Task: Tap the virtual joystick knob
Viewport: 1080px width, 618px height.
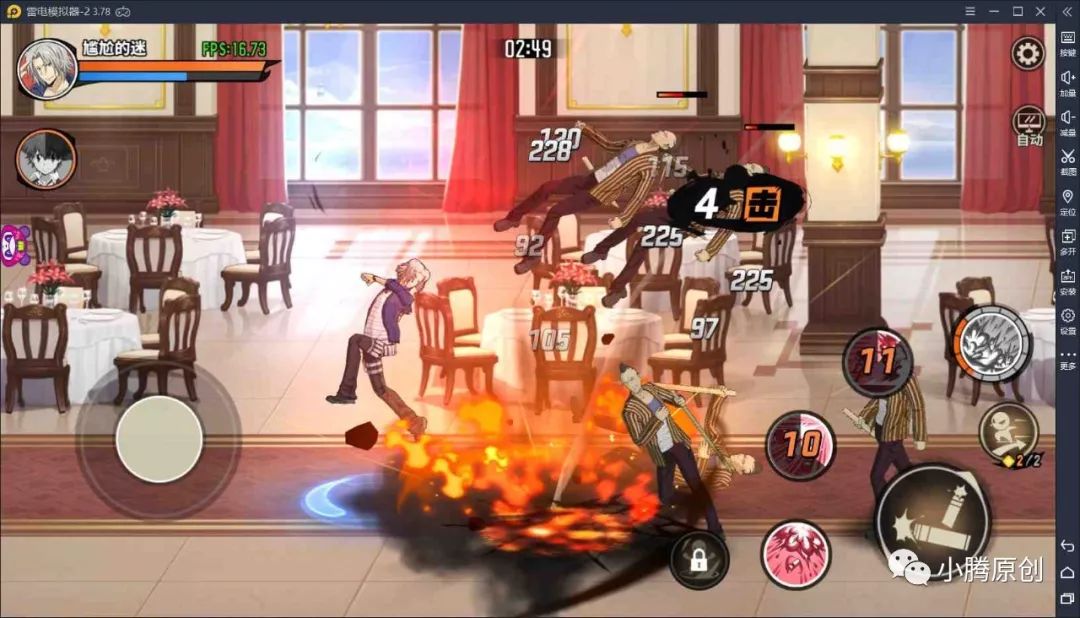Action: [159, 439]
